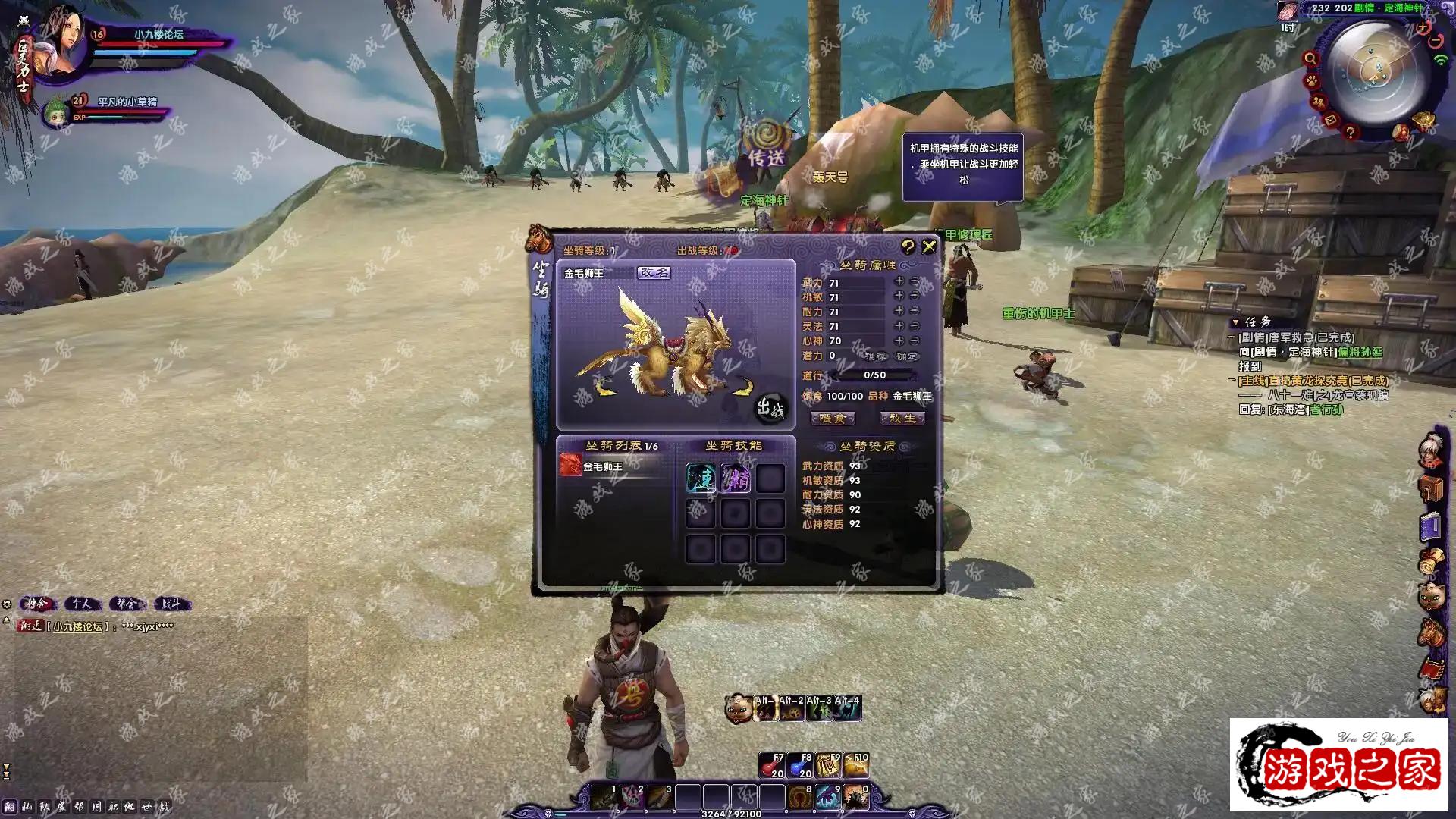Select the purple 精 mount skill icon
Image resolution: width=1456 pixels, height=819 pixels.
pyautogui.click(x=736, y=479)
